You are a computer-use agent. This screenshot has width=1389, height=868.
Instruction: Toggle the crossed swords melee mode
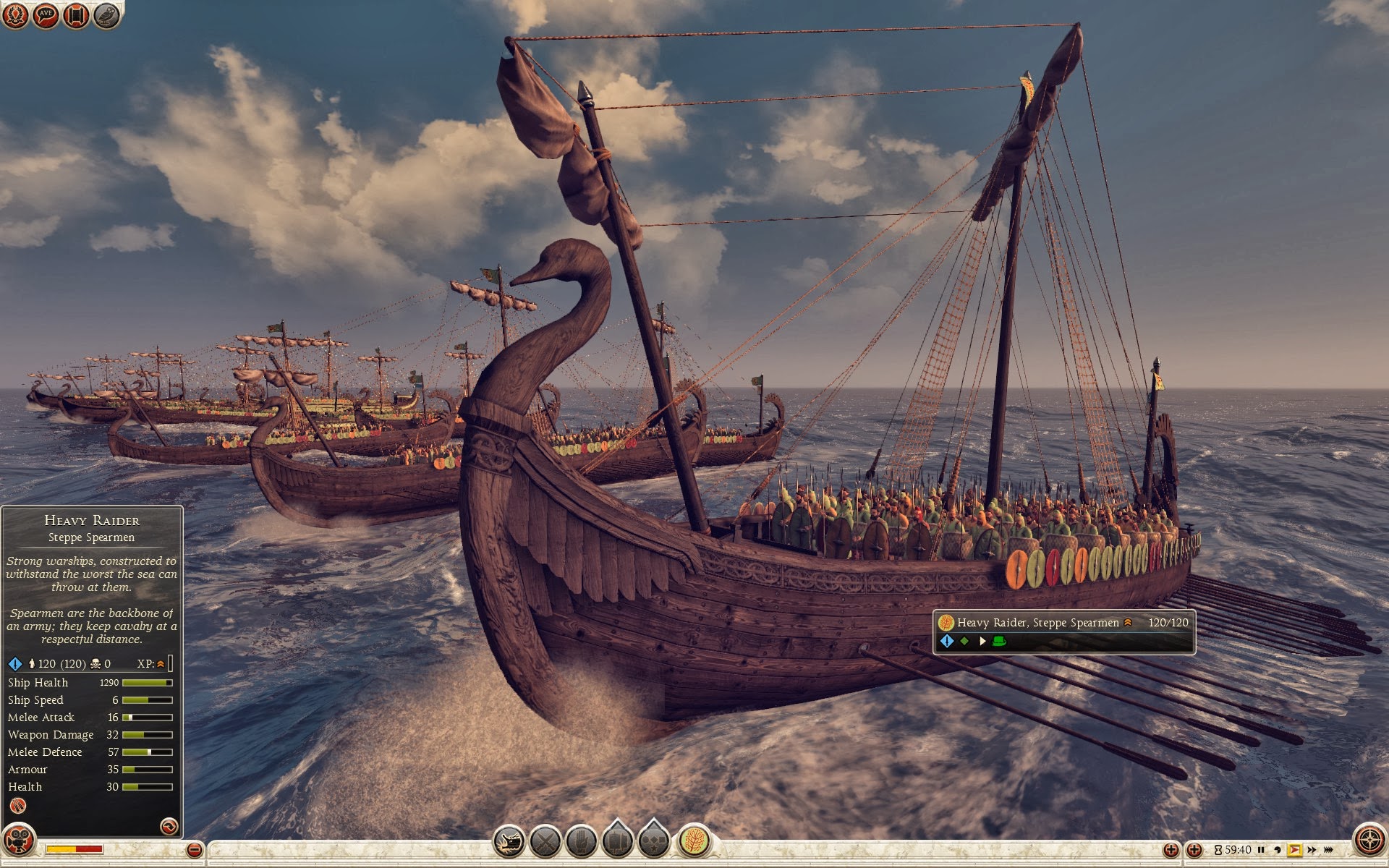click(545, 841)
